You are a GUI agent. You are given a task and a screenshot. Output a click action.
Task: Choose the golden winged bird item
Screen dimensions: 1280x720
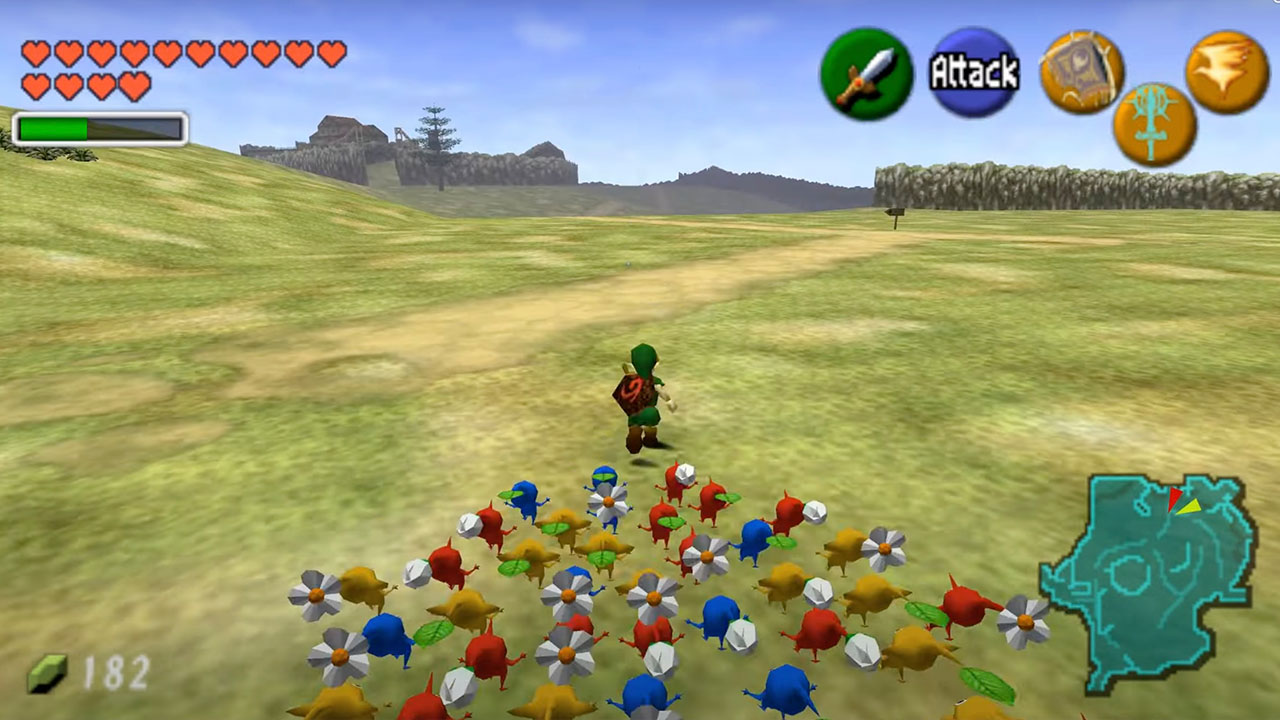point(1226,71)
